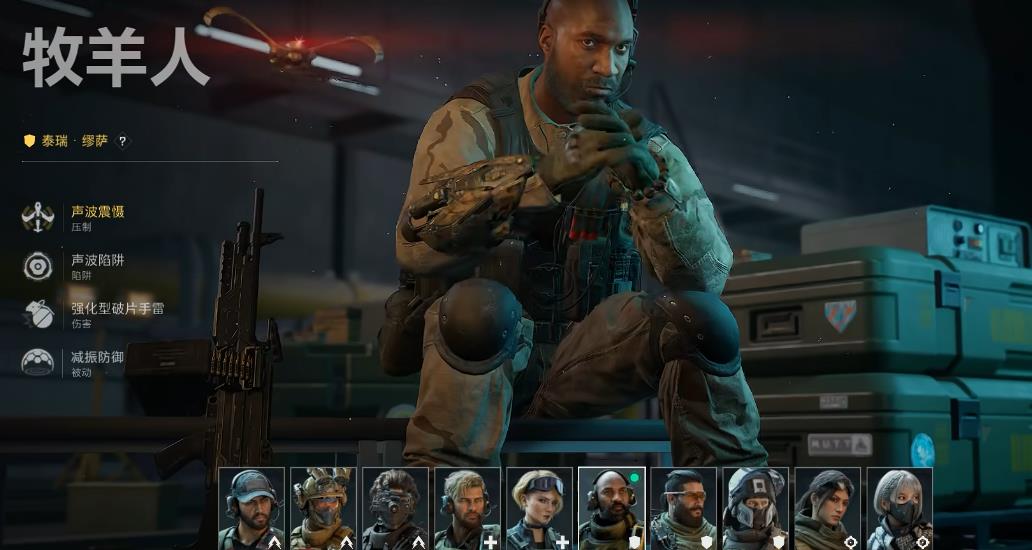Select the grey-haired woman with black face mask
Screen dimensions: 1032x550
point(899,508)
